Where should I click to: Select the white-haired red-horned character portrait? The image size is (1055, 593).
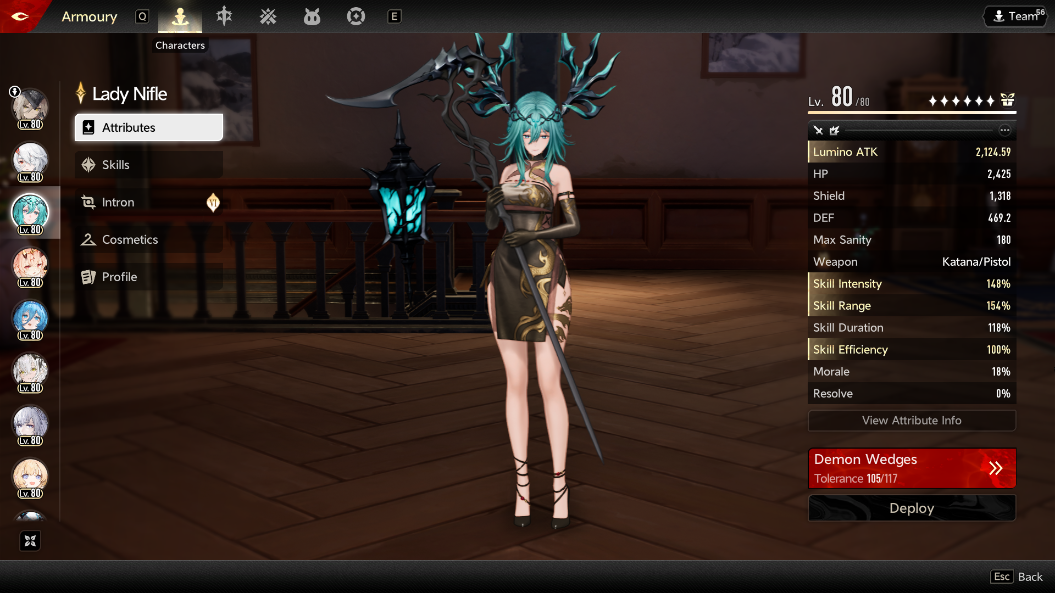click(x=30, y=160)
